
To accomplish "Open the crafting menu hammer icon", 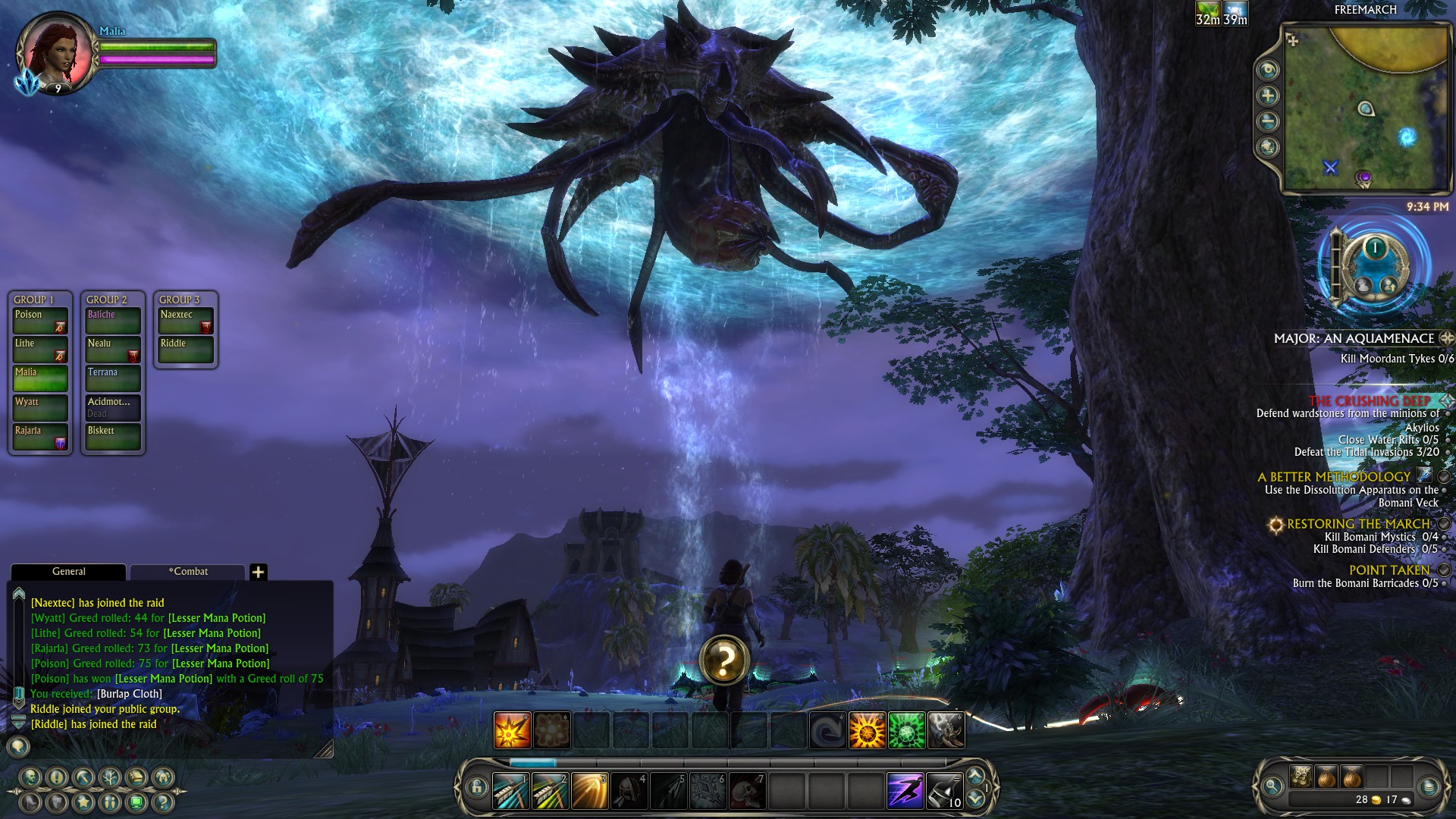I will [x=82, y=777].
